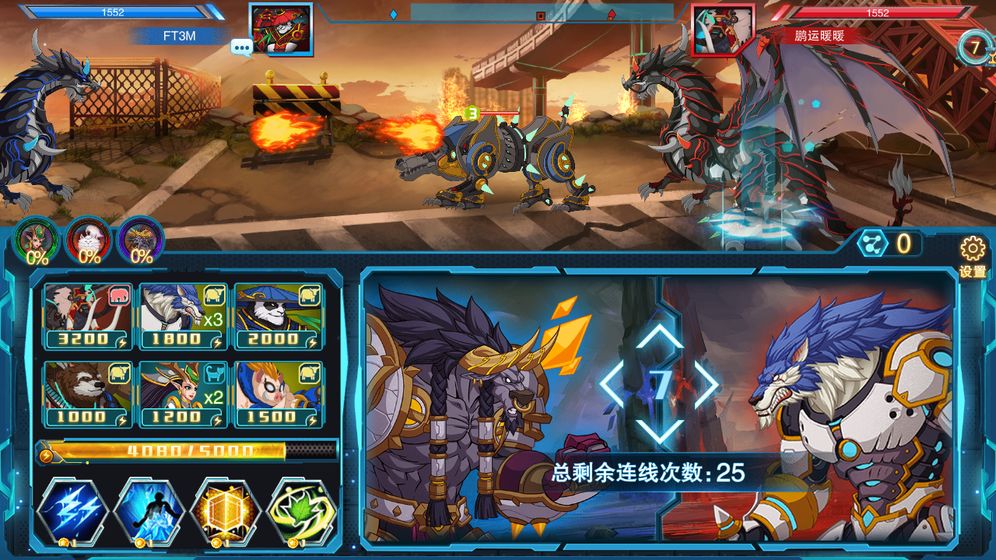
Task: Tap the elf hero portrait gauge
Action: (36, 241)
